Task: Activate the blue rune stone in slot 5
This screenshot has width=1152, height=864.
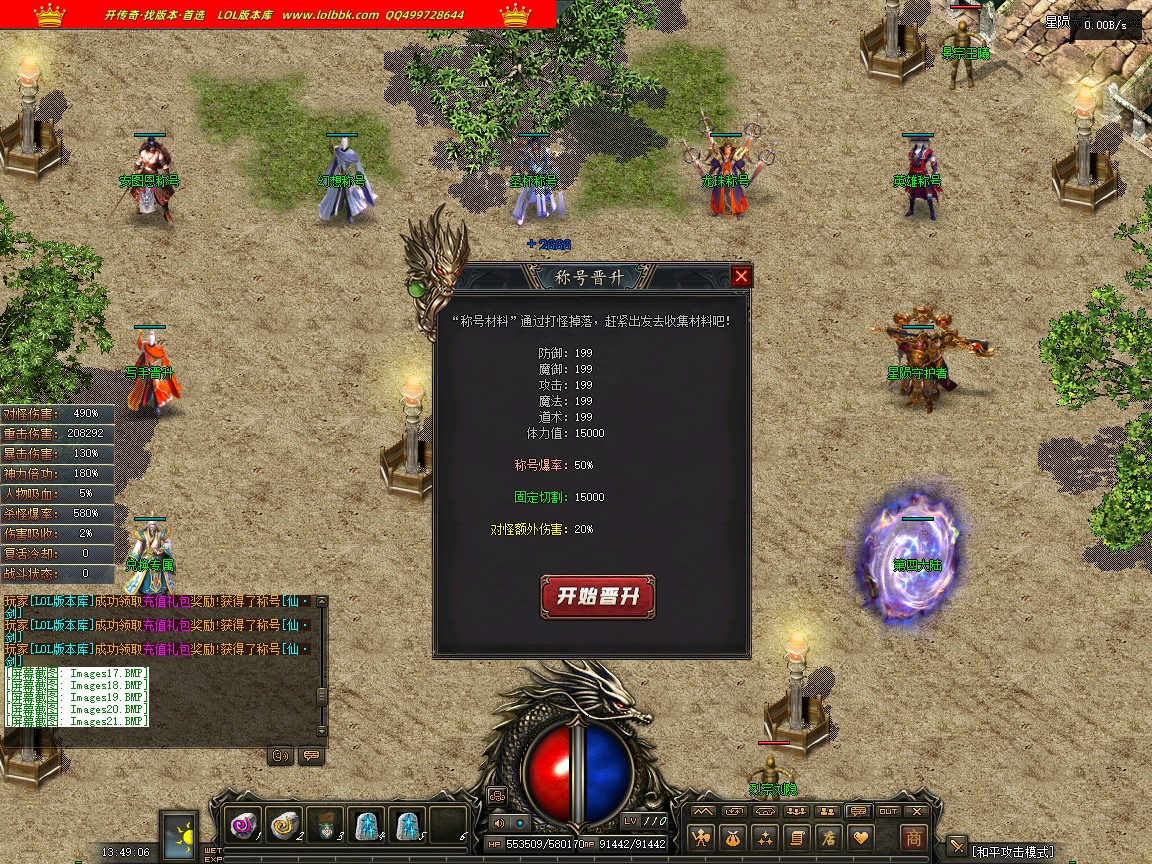Action: click(407, 825)
